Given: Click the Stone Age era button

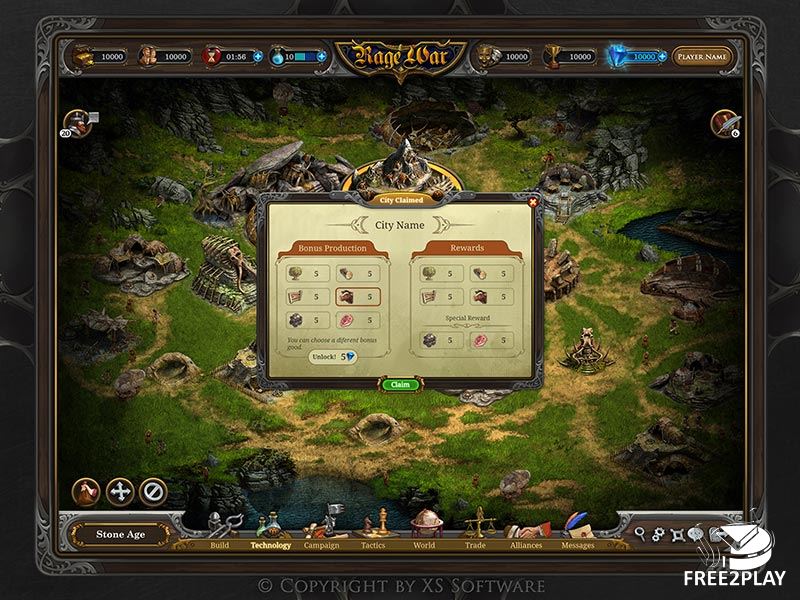Looking at the screenshot, I should coord(121,534).
